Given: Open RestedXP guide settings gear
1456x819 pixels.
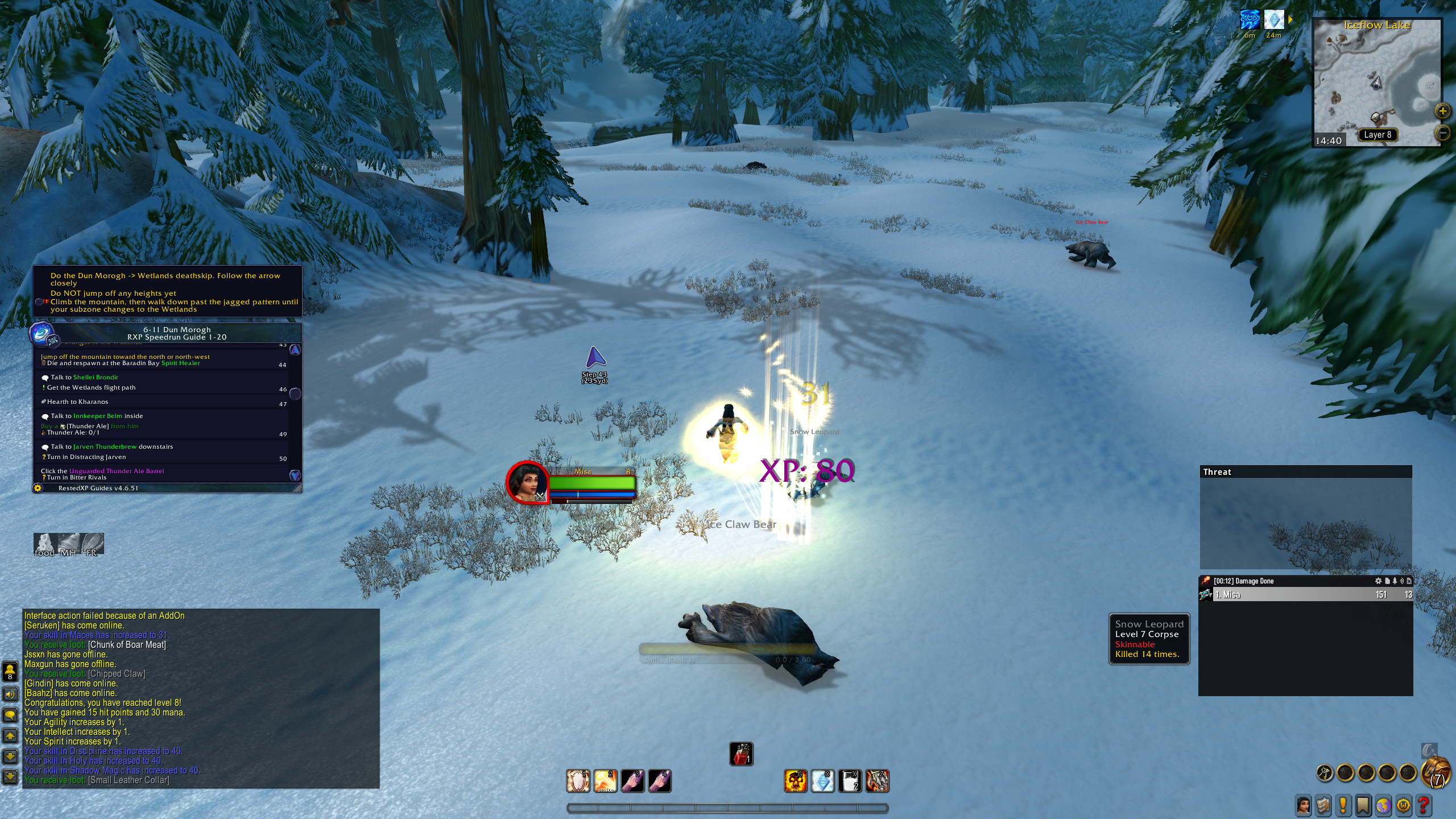Looking at the screenshot, I should [38, 488].
